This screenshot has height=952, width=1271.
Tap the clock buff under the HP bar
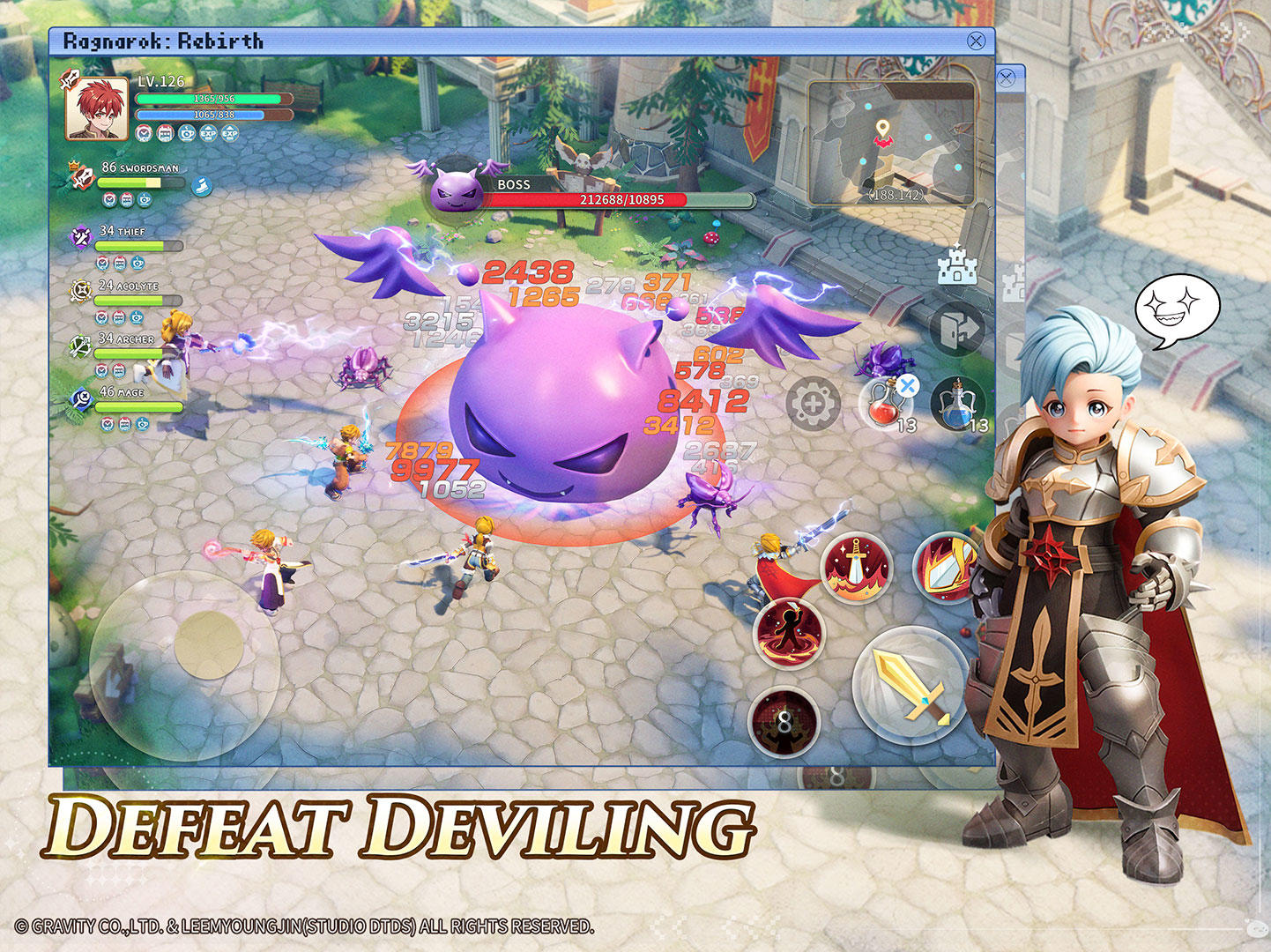[143, 134]
